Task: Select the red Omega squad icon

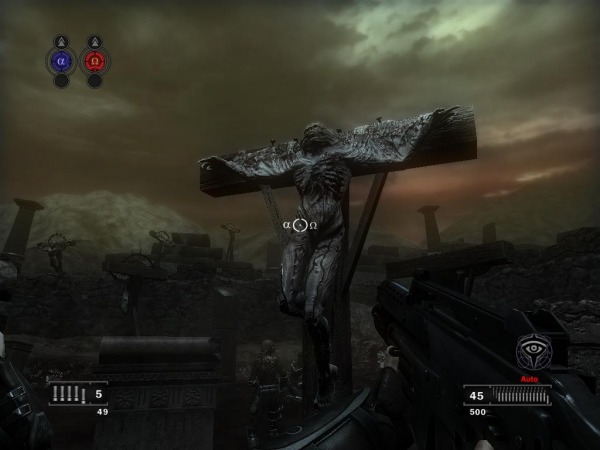Action: [94, 61]
